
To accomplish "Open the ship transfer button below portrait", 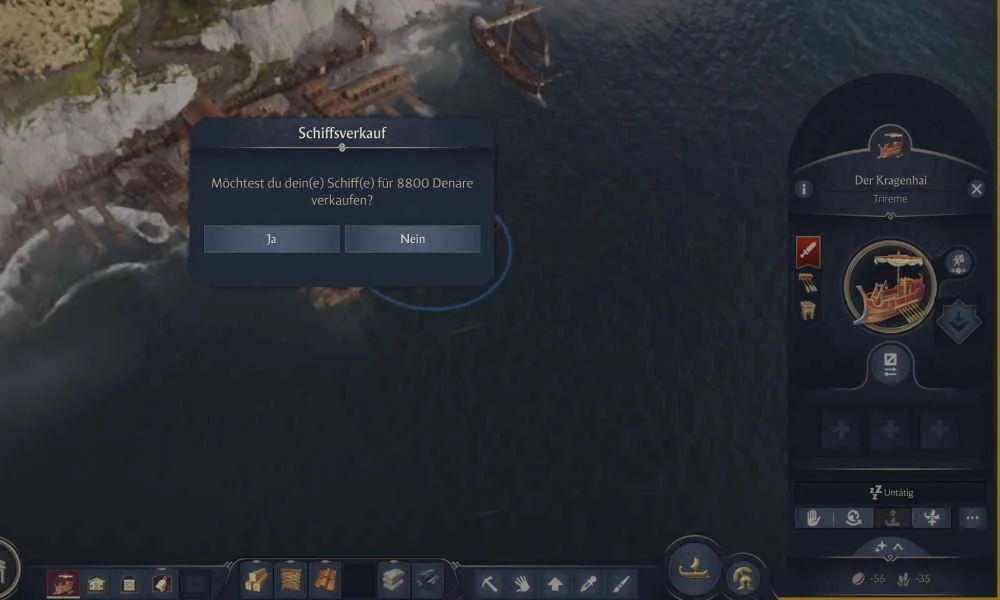I will 889,363.
